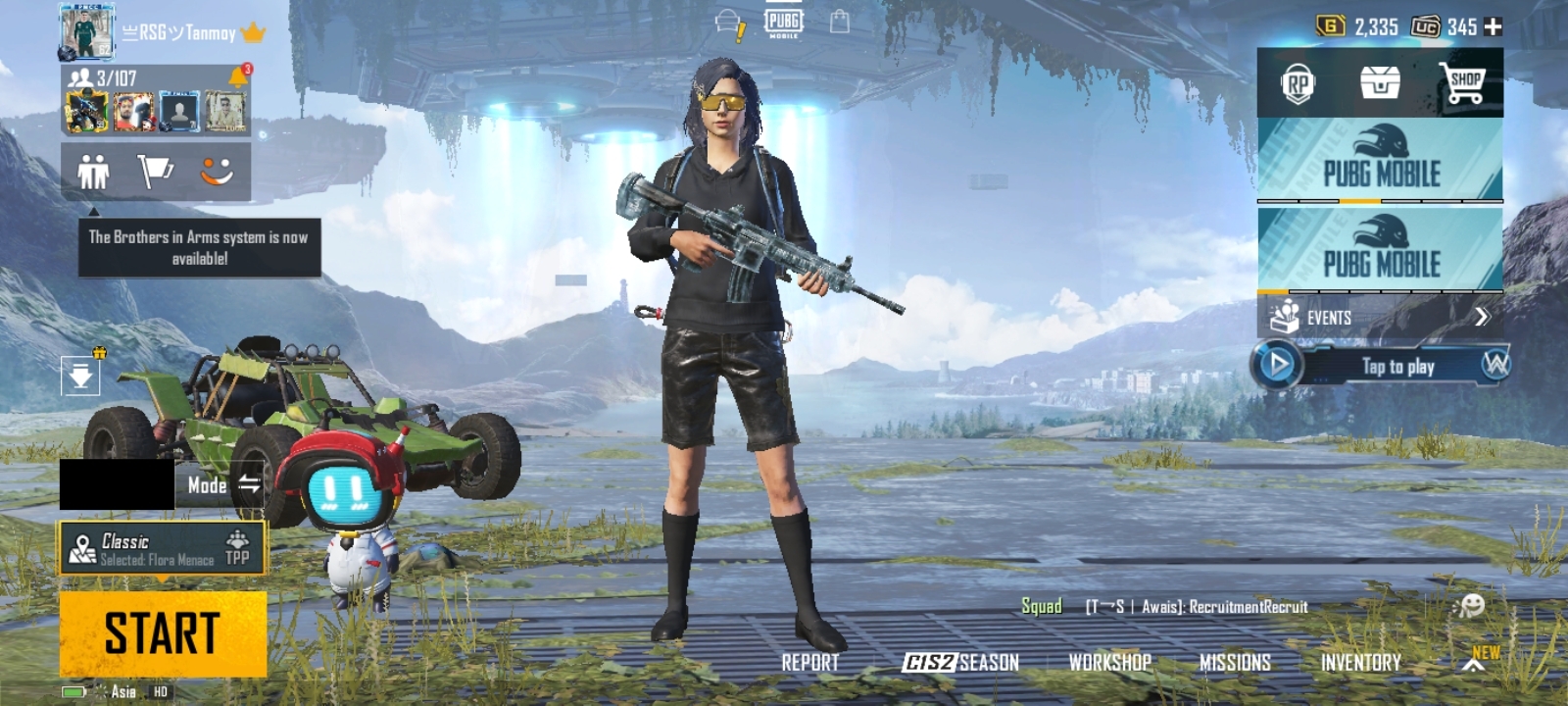This screenshot has width=1568, height=706.
Task: Tap the download resource icon above the buggy
Action: 81,376
